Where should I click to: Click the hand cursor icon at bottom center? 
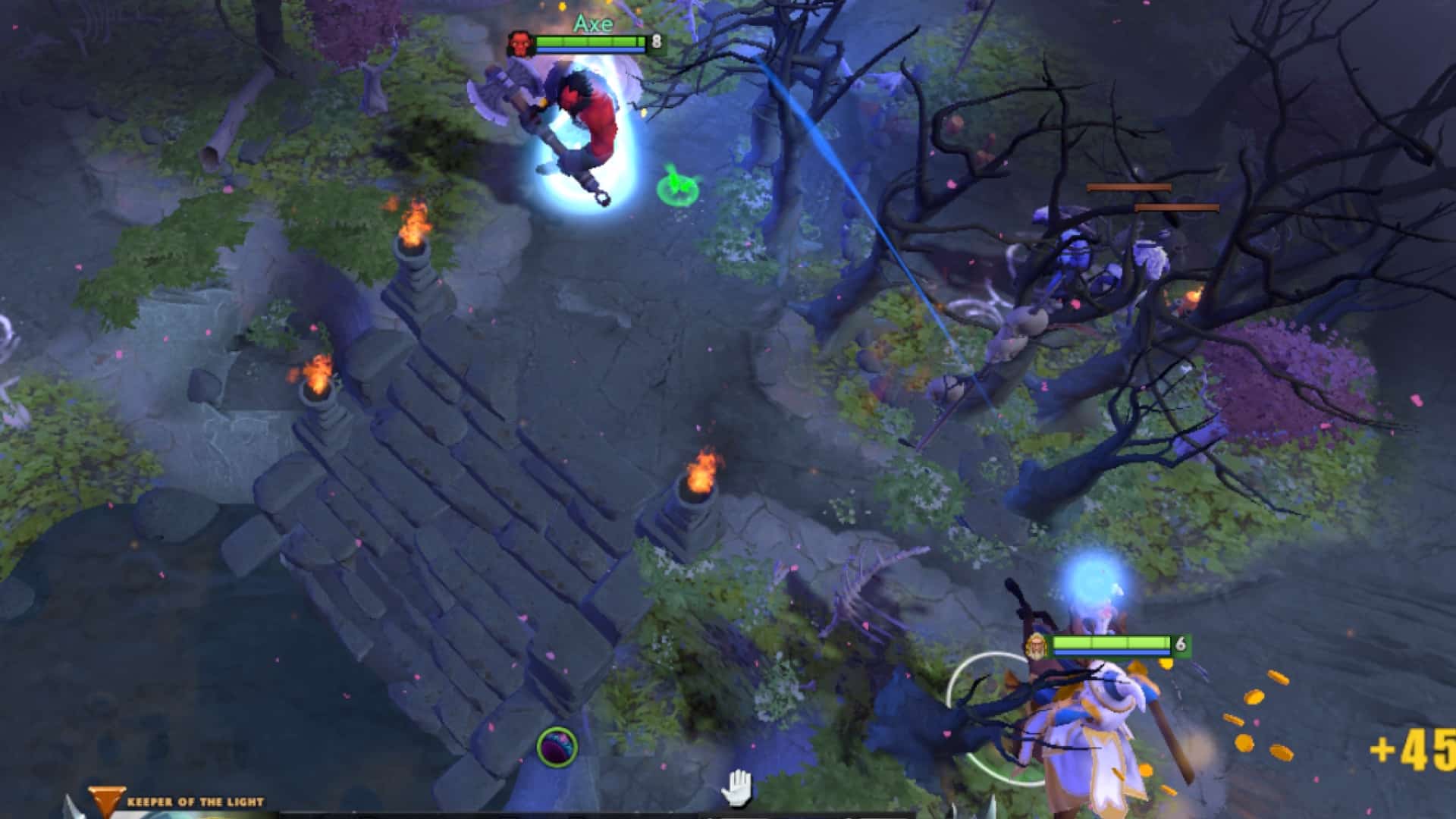(x=738, y=787)
